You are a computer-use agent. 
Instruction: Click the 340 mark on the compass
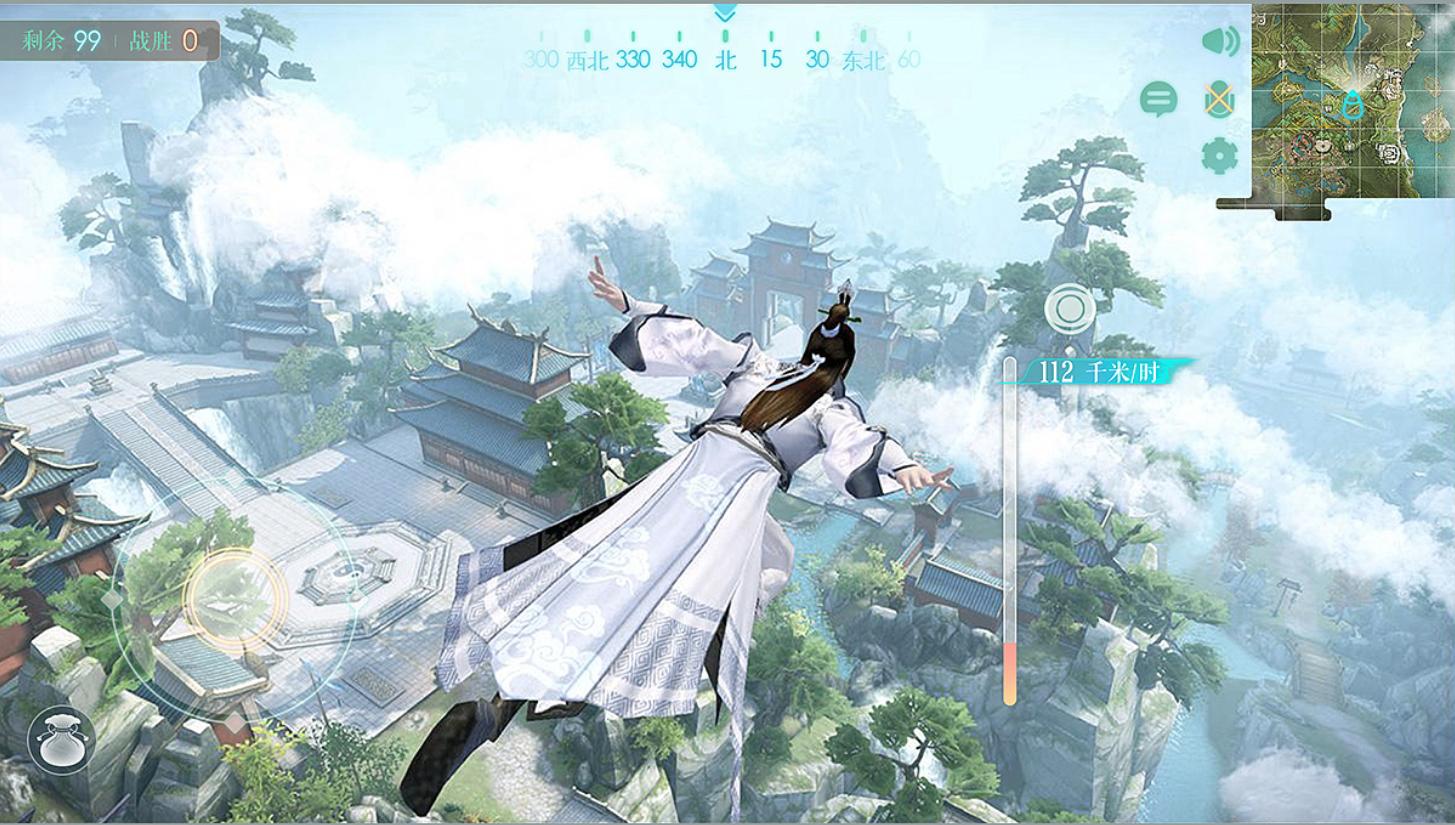(678, 60)
